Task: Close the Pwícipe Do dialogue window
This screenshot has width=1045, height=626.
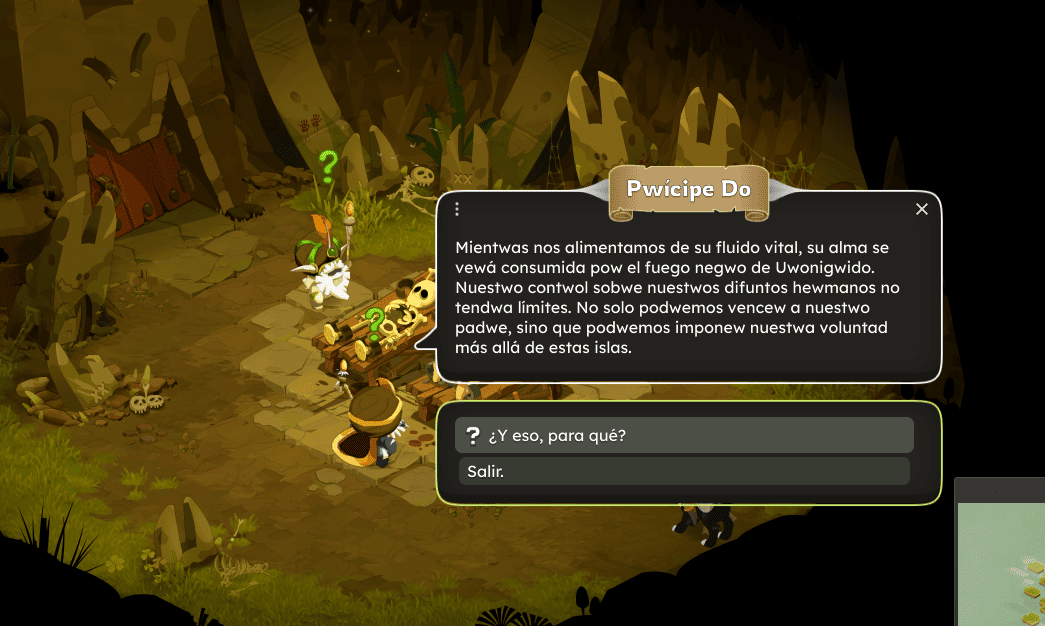Action: click(x=922, y=209)
